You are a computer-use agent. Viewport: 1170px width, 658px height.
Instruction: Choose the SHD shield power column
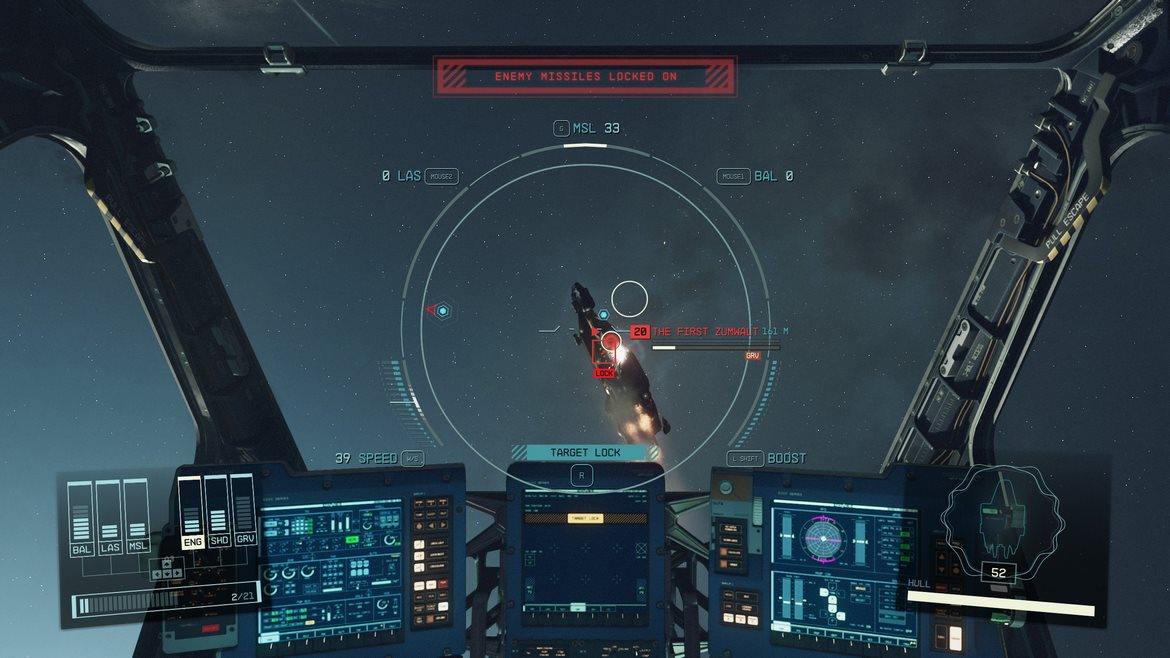[x=216, y=512]
